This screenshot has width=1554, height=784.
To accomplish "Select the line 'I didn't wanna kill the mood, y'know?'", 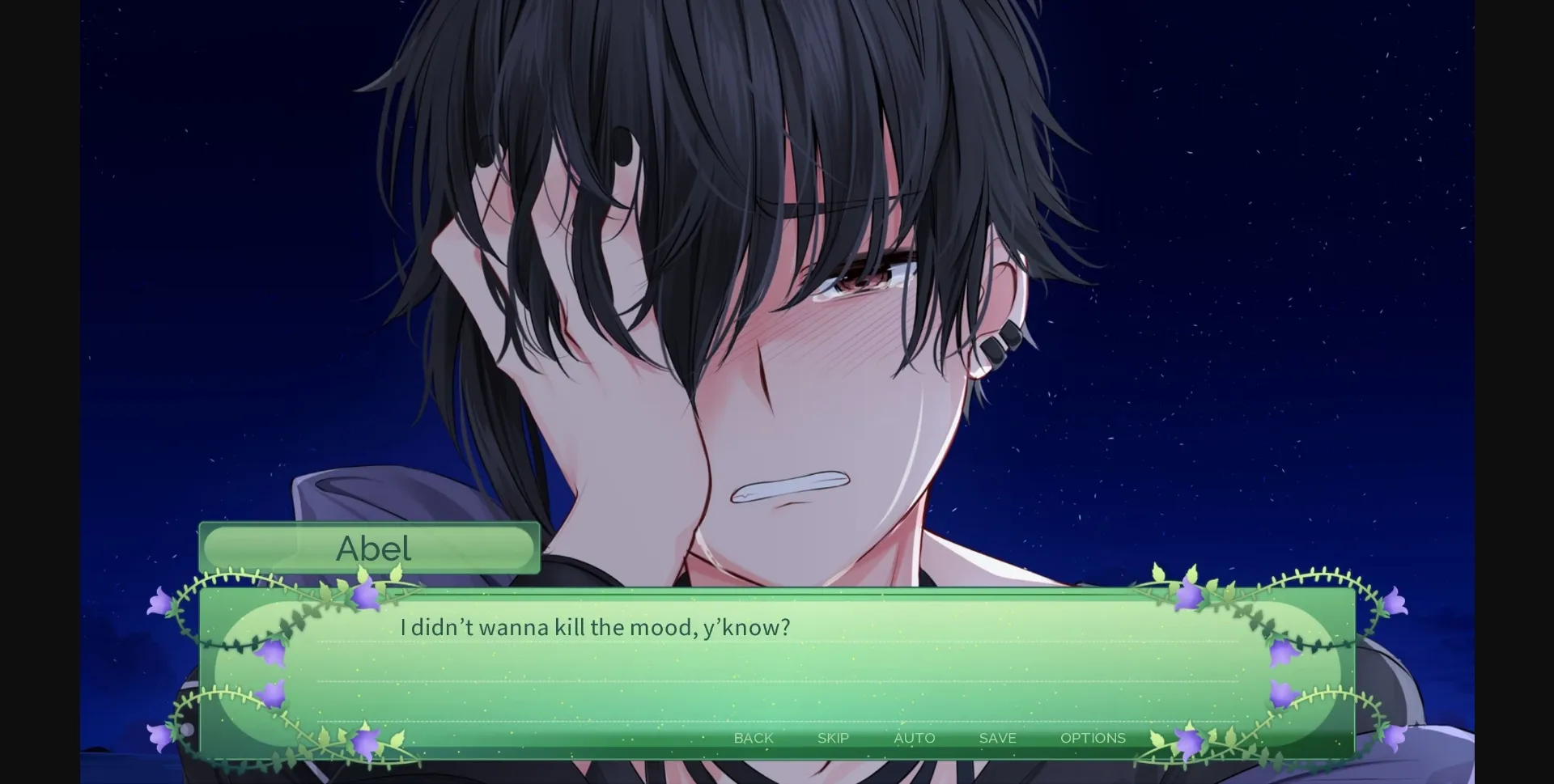I will 595,626.
